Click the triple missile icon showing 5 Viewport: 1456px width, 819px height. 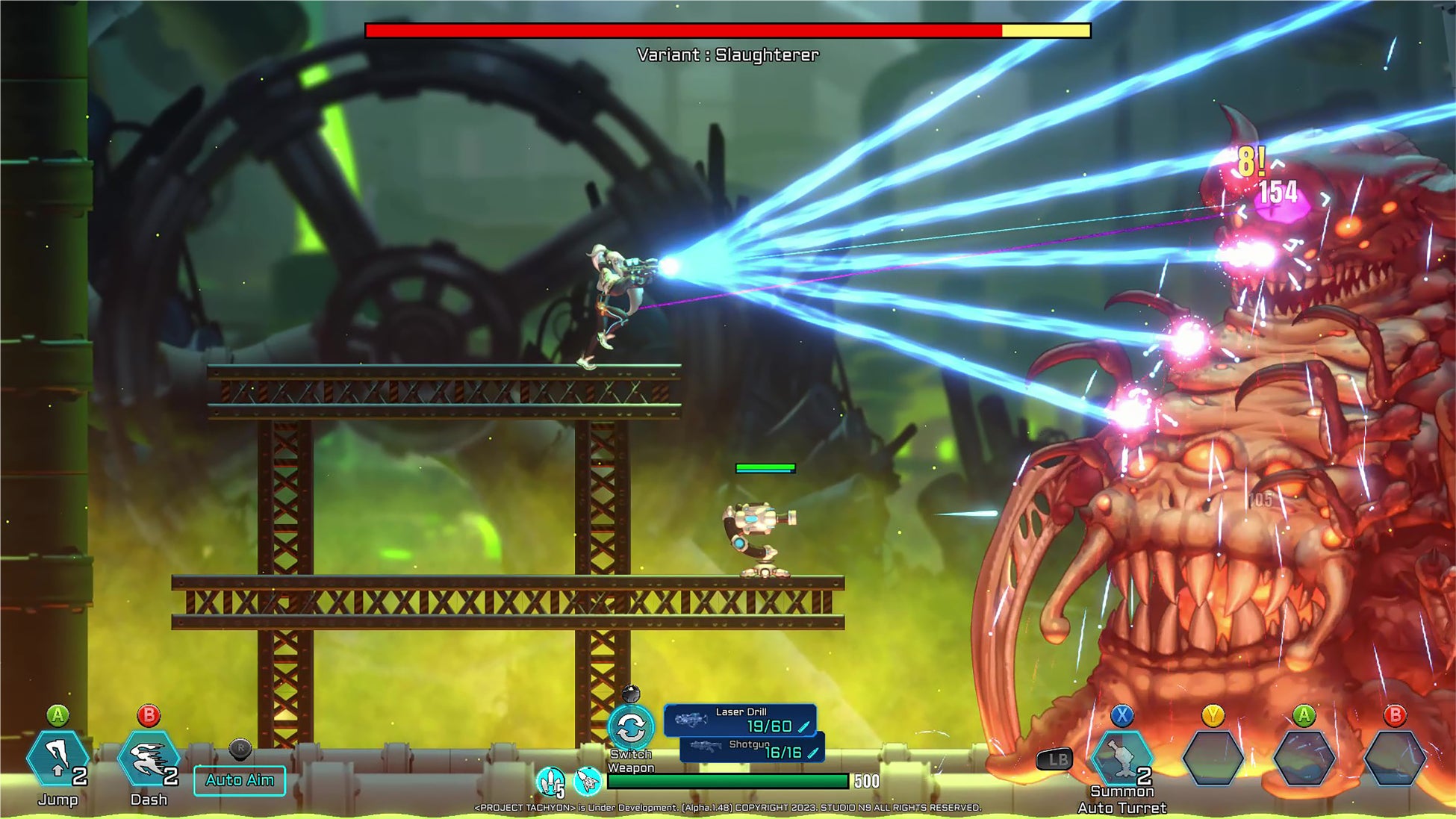551,782
